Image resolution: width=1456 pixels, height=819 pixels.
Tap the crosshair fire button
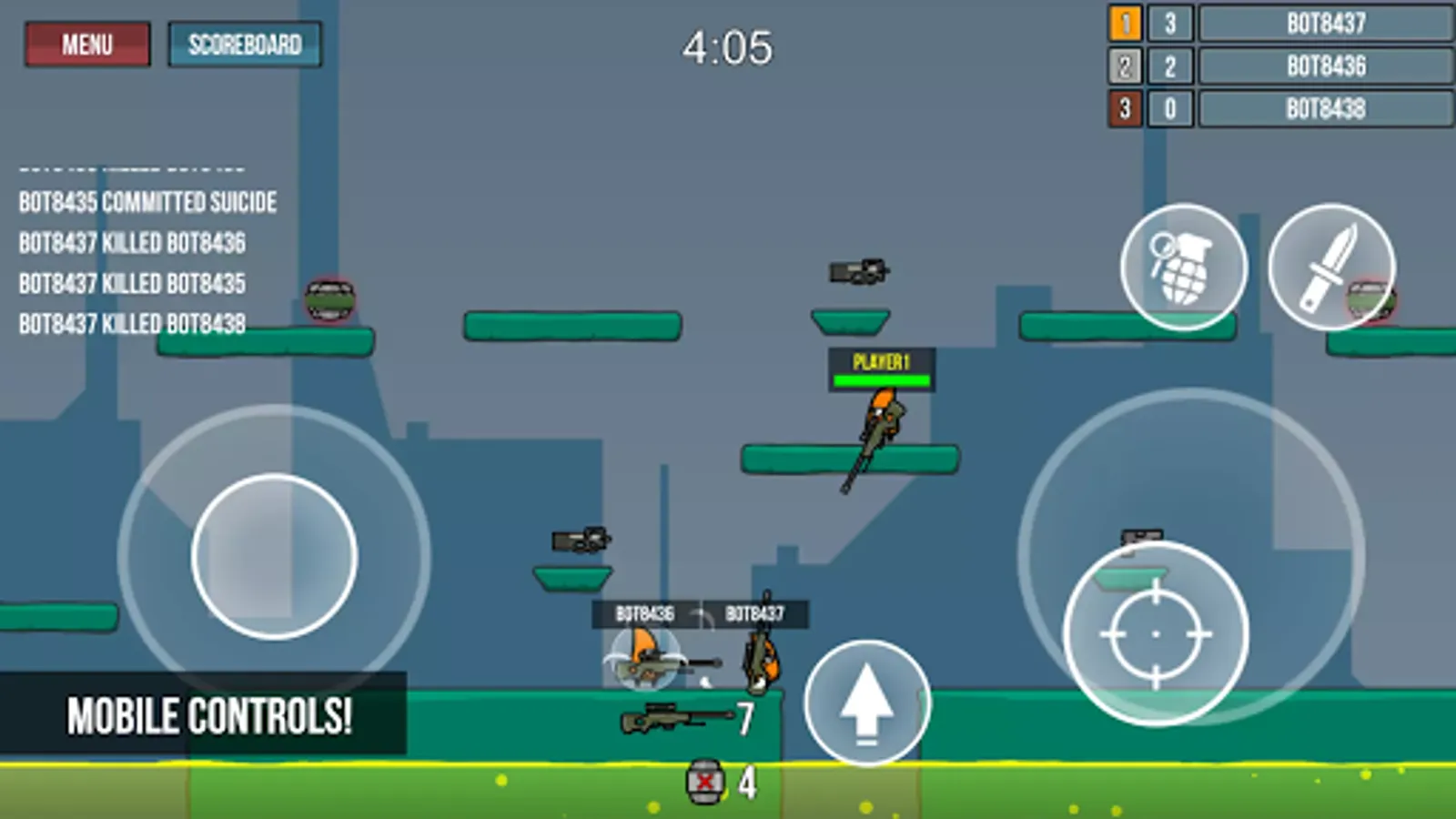(x=1154, y=634)
